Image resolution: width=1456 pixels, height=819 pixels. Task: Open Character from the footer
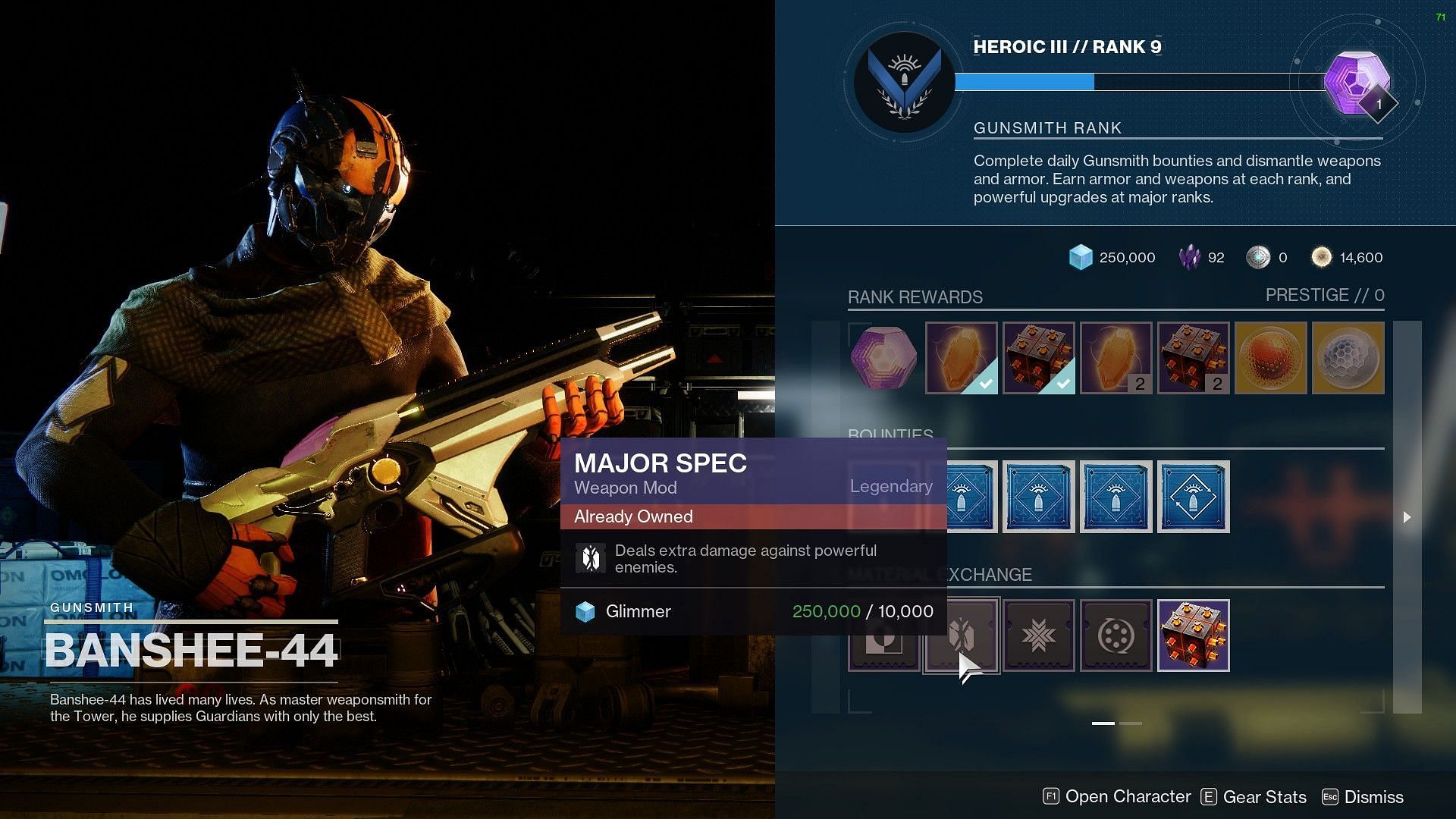click(1117, 797)
